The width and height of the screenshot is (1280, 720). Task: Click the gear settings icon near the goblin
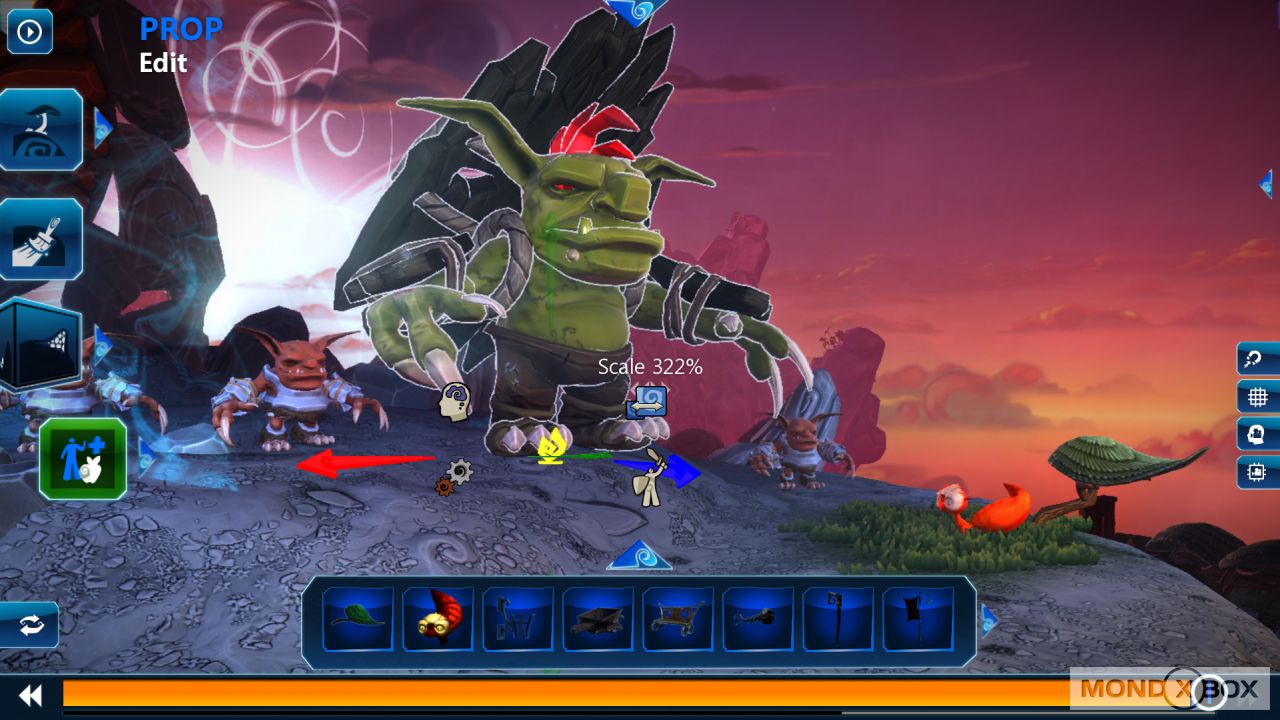pyautogui.click(x=456, y=472)
